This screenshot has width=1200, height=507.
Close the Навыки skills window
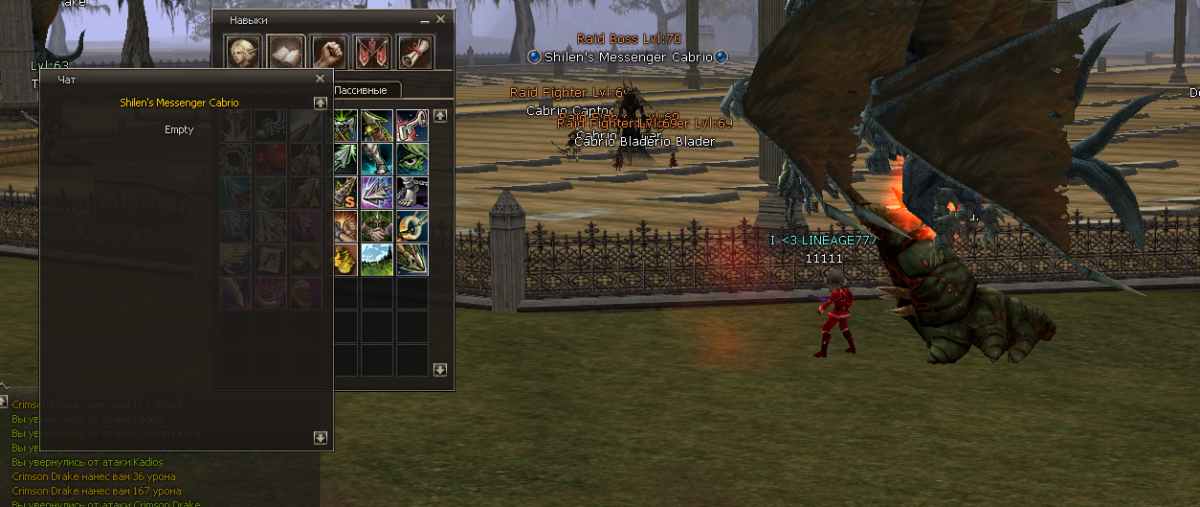[x=440, y=20]
